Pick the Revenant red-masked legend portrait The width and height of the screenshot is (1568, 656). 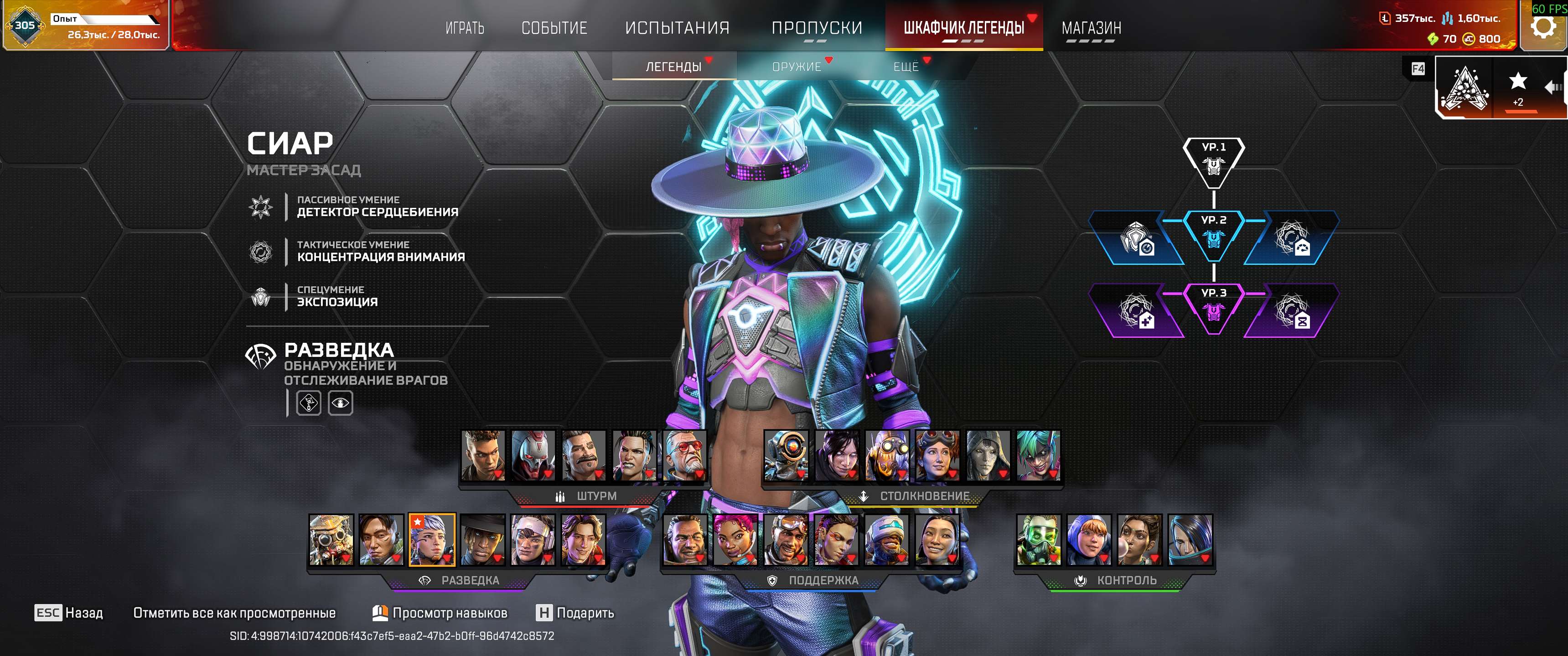click(533, 455)
